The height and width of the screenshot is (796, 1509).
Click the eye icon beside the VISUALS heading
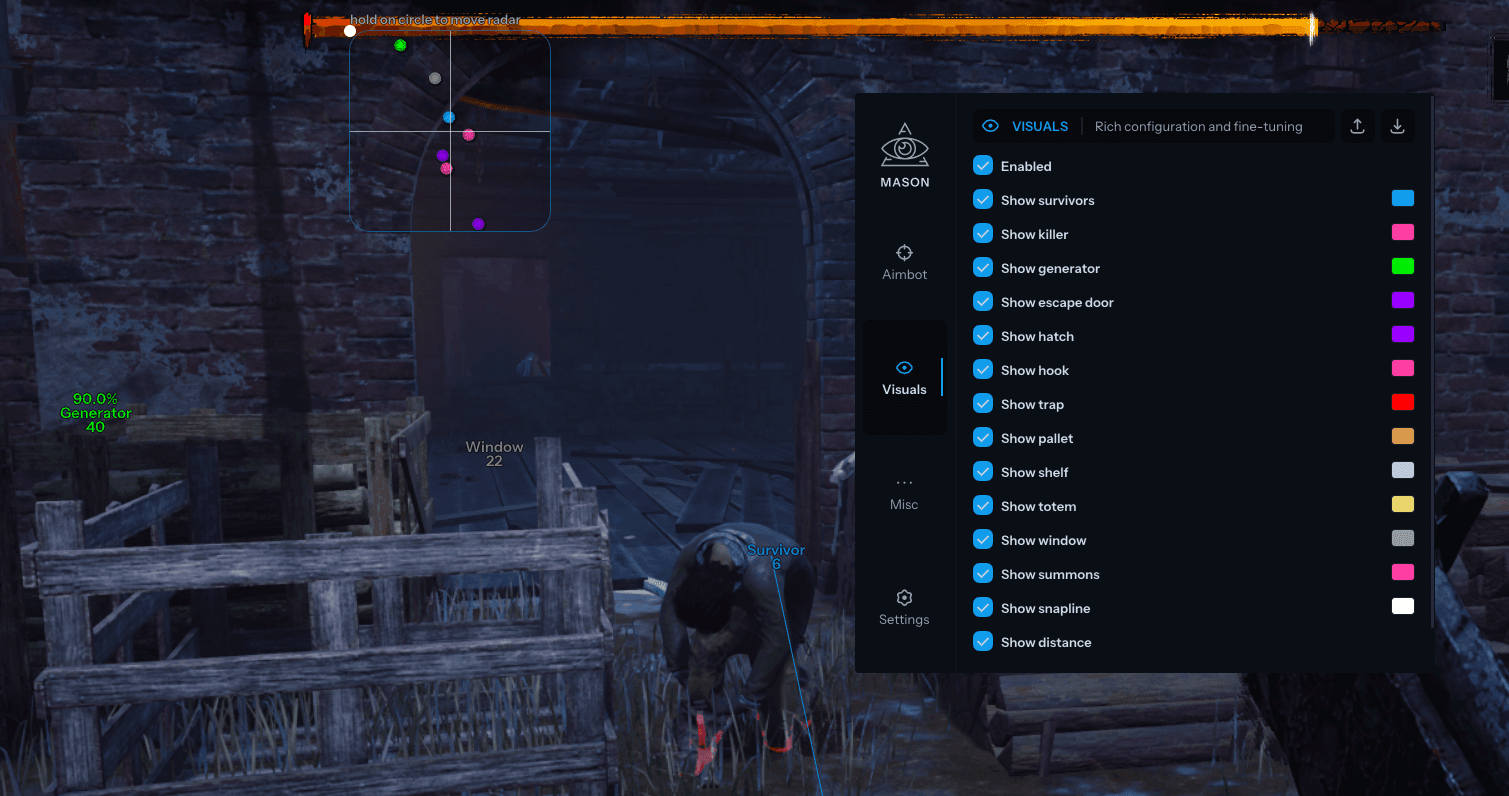click(990, 125)
